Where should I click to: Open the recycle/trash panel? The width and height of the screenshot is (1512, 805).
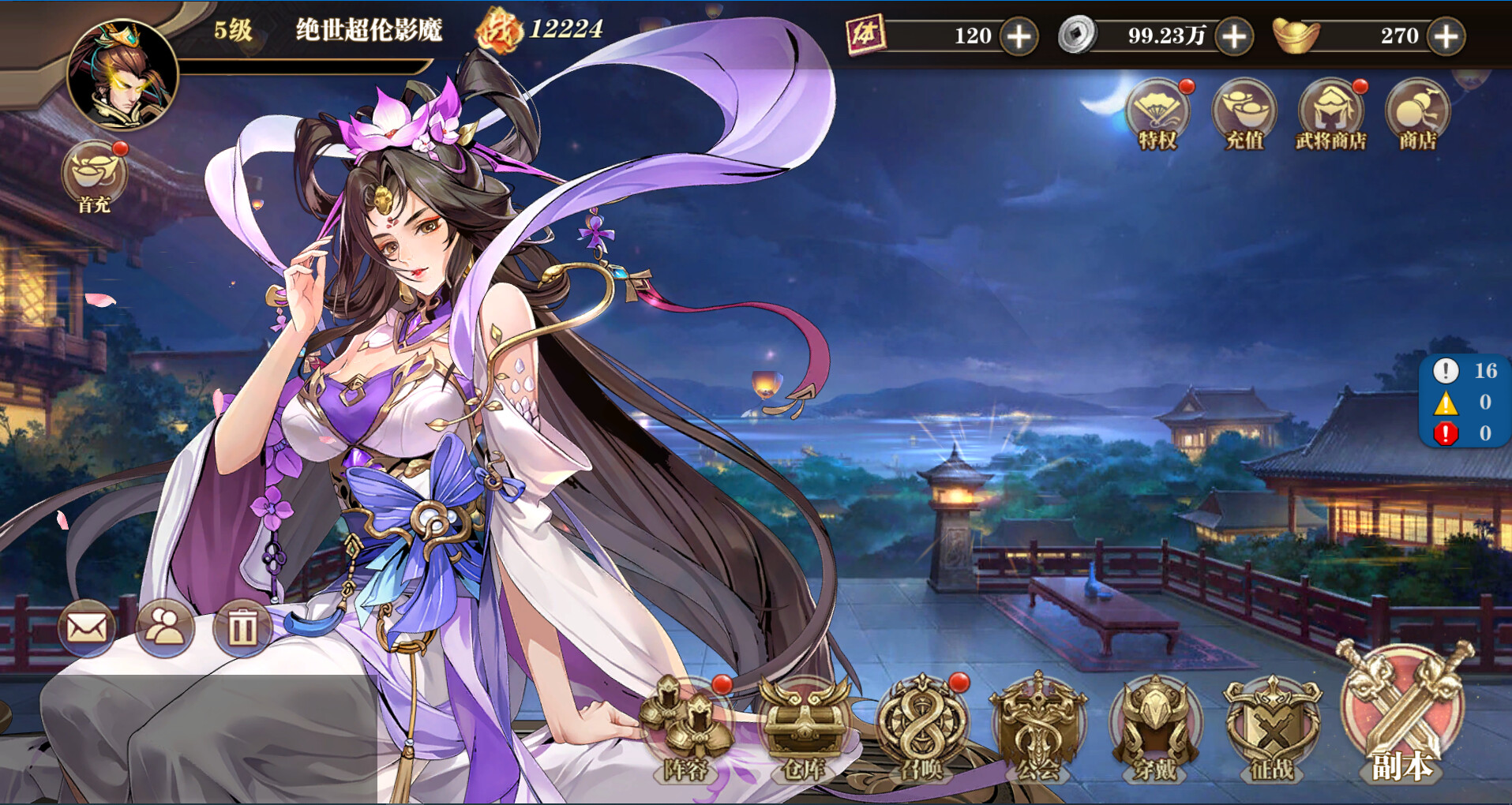pos(241,627)
